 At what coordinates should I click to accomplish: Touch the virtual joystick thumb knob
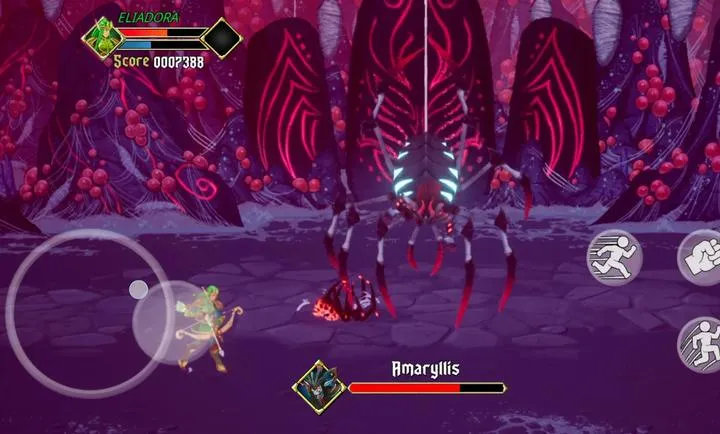(x=139, y=289)
